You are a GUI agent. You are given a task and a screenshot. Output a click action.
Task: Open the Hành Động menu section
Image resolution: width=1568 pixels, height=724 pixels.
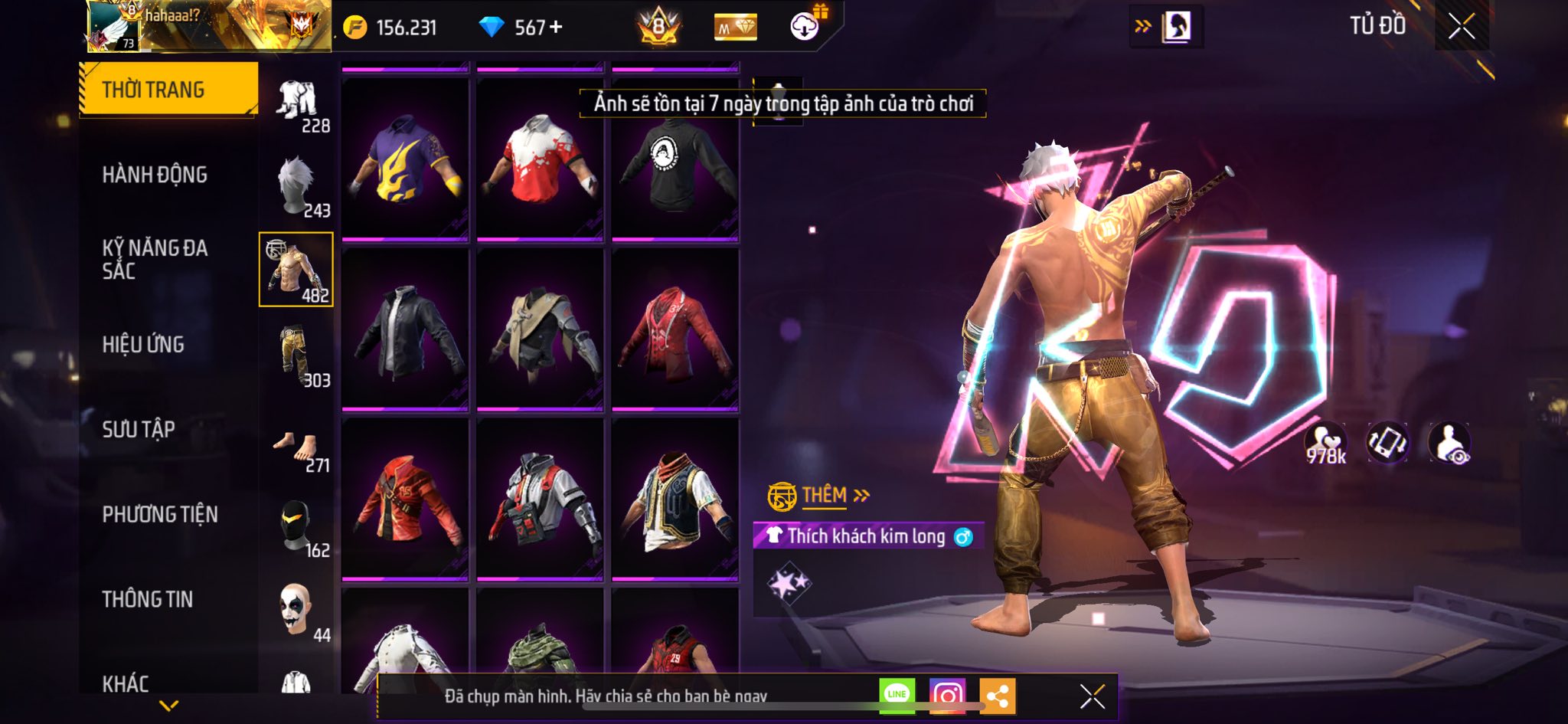pyautogui.click(x=155, y=175)
